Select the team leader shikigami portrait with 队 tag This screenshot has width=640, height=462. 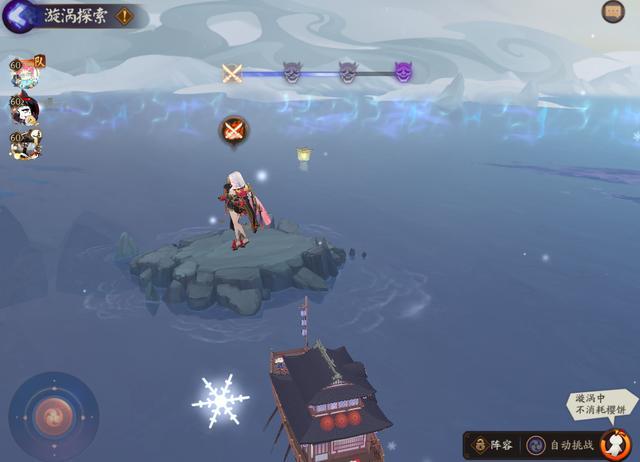click(x=25, y=73)
